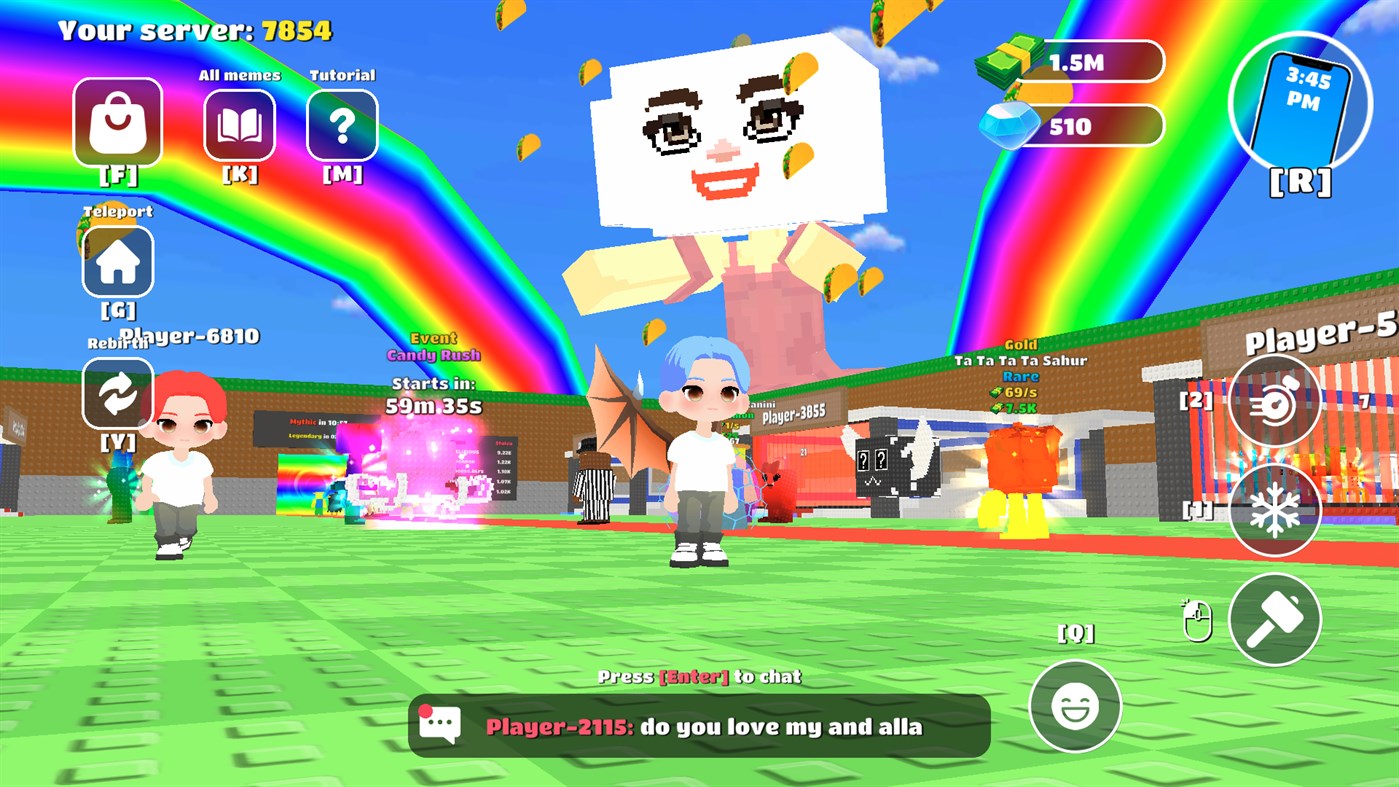Screen dimensions: 1399x787
Task: Use the Teleport home icon
Action: (x=117, y=260)
